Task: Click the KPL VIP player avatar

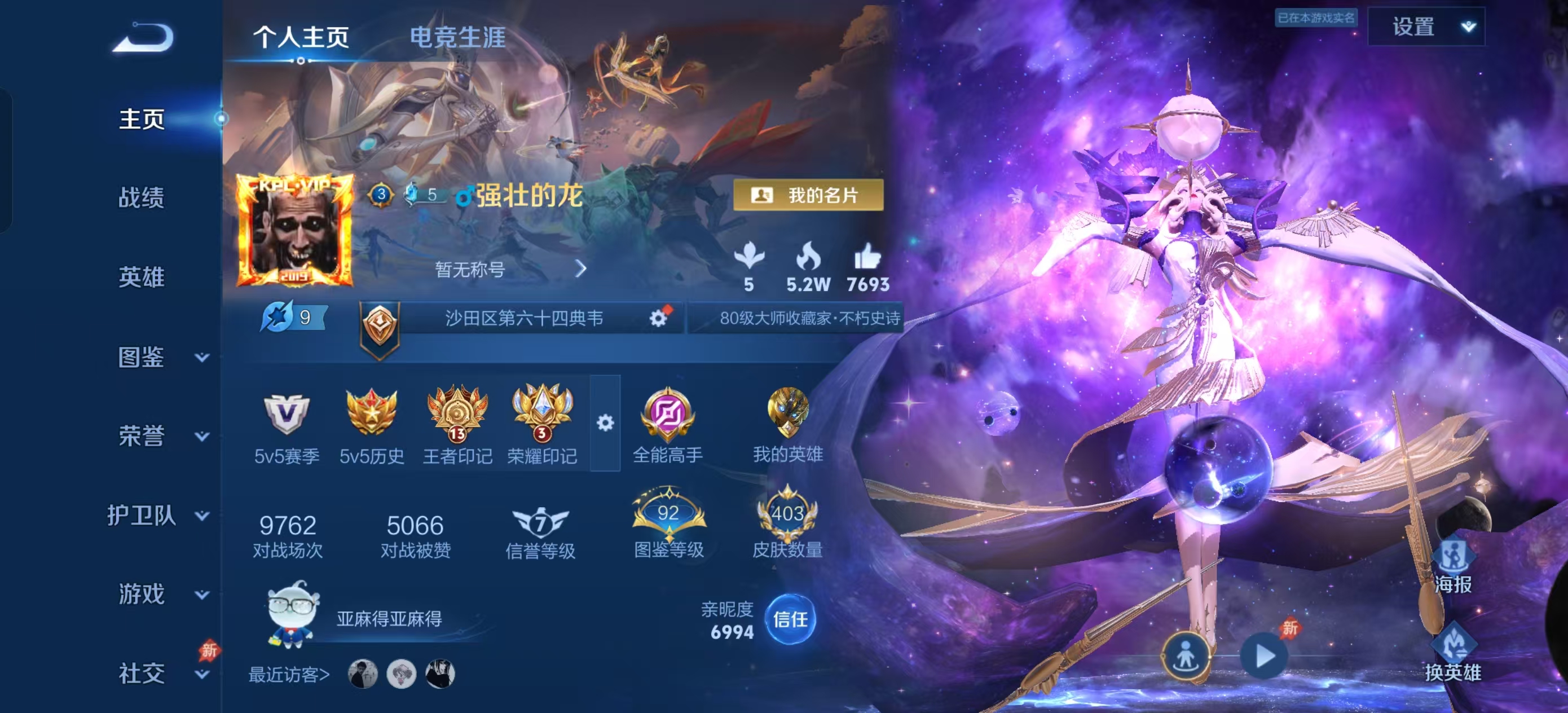Action: (x=294, y=231)
